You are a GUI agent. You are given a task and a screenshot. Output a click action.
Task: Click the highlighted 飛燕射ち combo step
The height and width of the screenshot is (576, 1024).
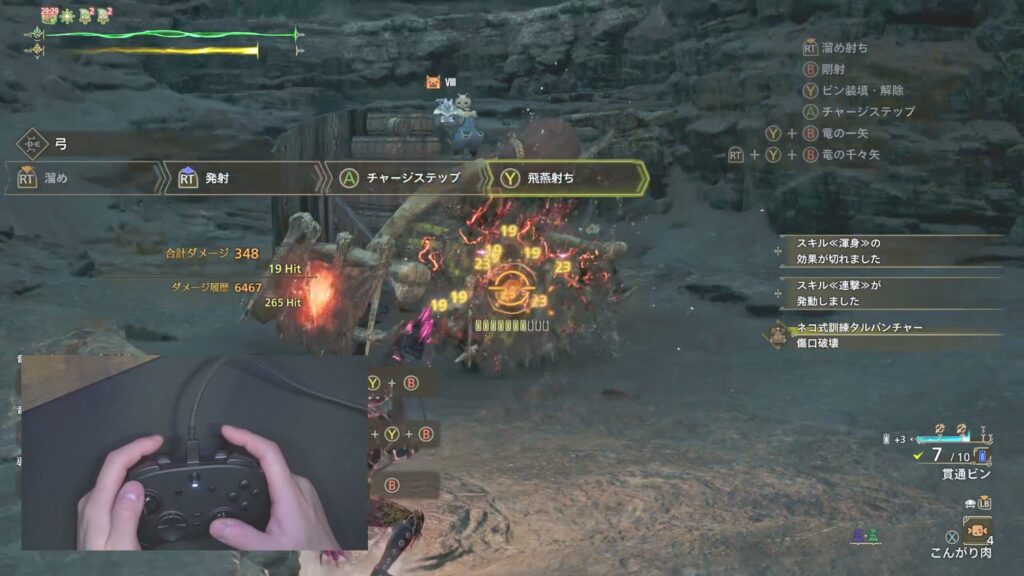pyautogui.click(x=563, y=178)
